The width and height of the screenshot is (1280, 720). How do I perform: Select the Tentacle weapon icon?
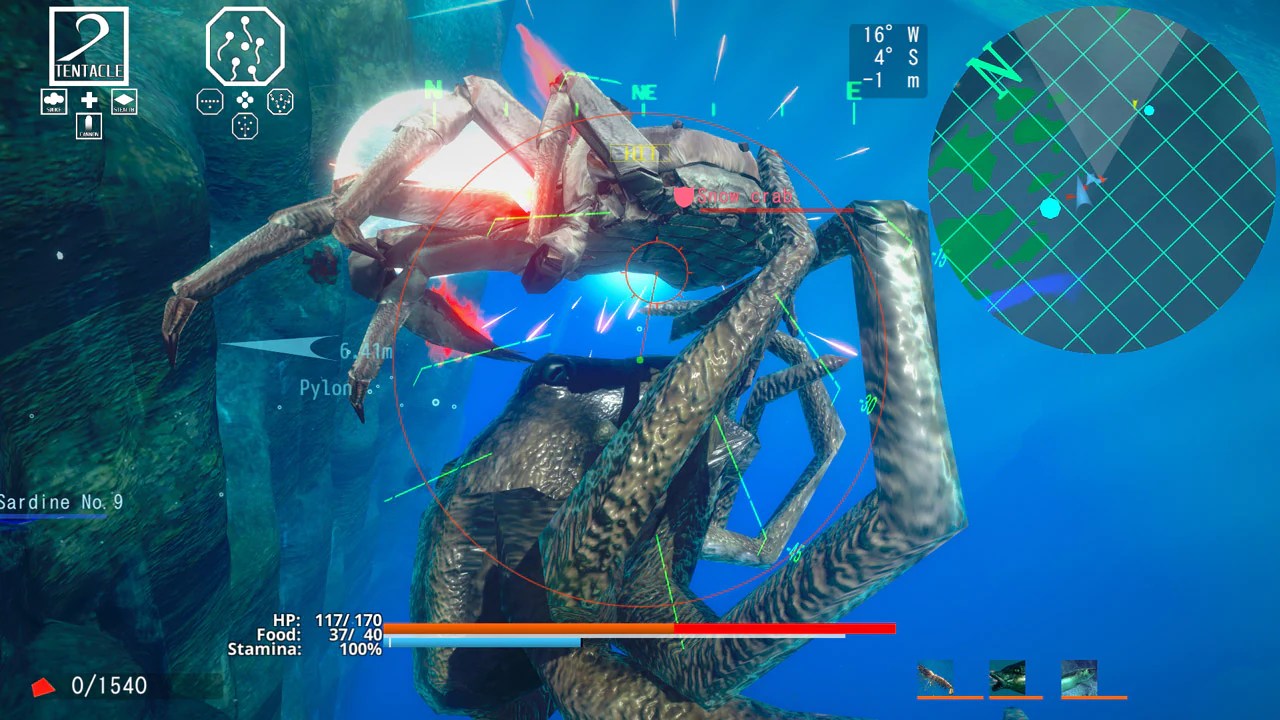pos(87,45)
